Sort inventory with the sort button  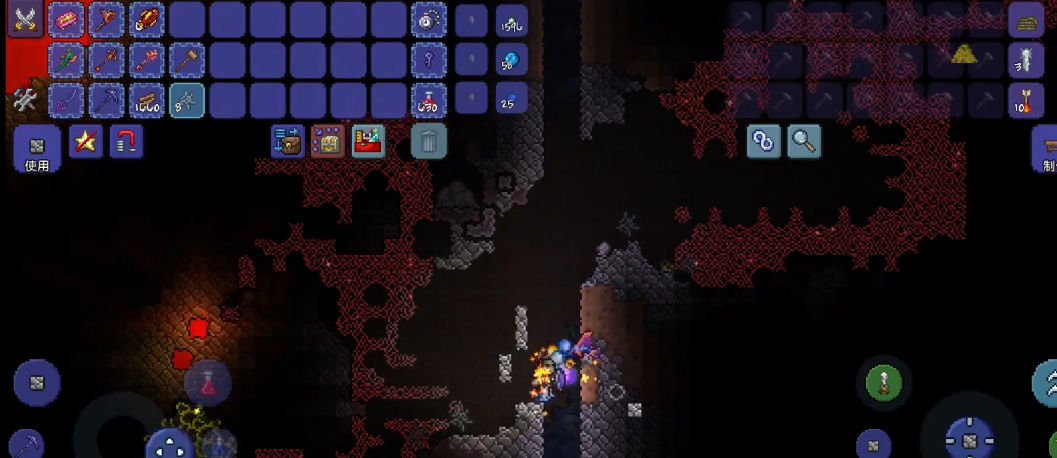point(288,142)
